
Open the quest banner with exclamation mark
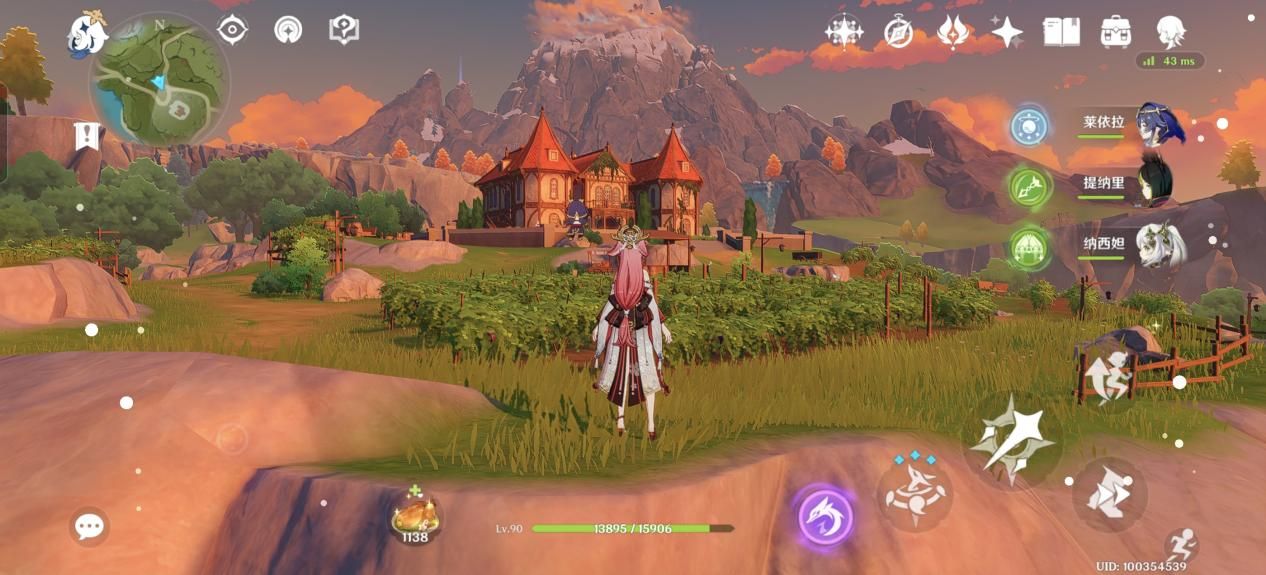point(88,135)
